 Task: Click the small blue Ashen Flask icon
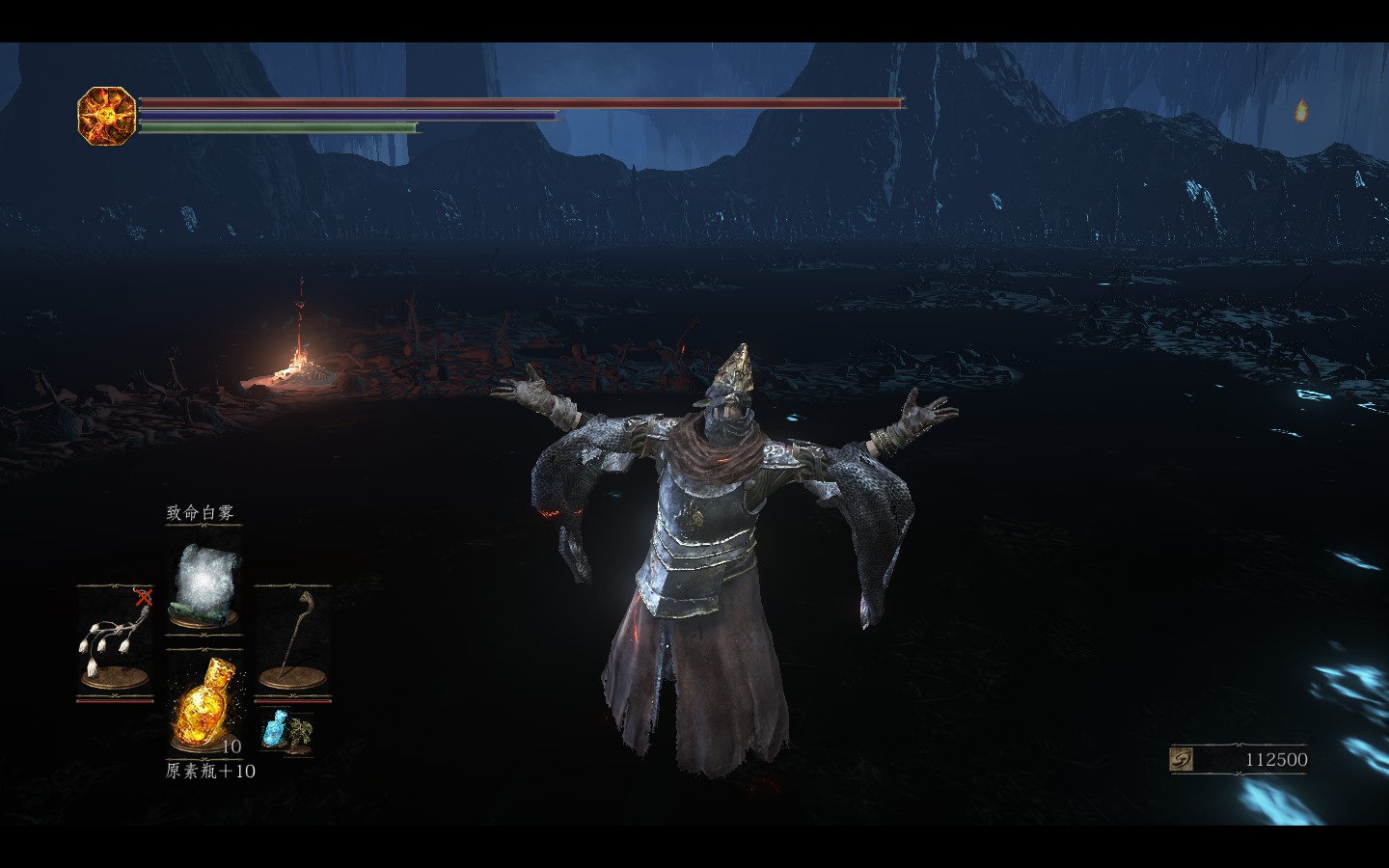(x=275, y=730)
